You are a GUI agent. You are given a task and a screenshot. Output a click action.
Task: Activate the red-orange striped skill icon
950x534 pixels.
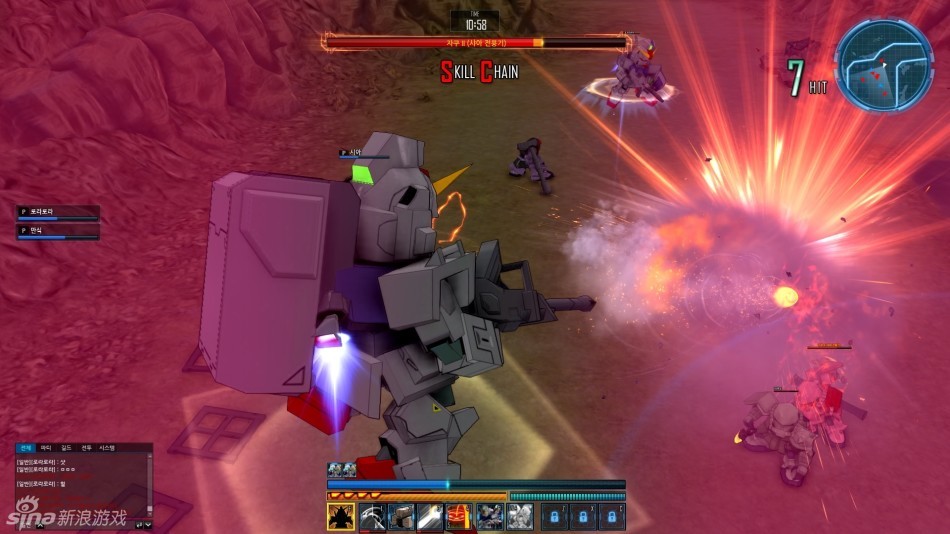[x=460, y=516]
